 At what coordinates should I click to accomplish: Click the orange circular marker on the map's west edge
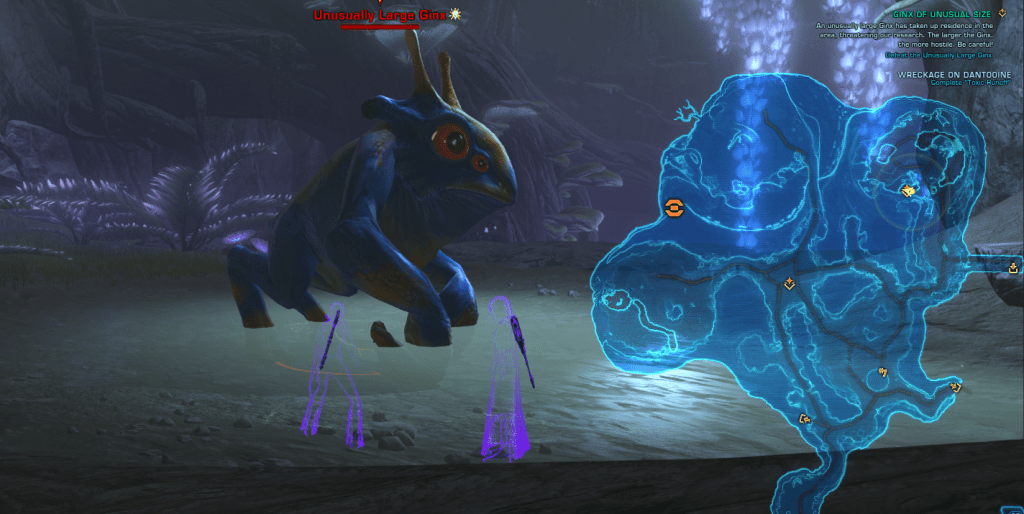[x=674, y=208]
